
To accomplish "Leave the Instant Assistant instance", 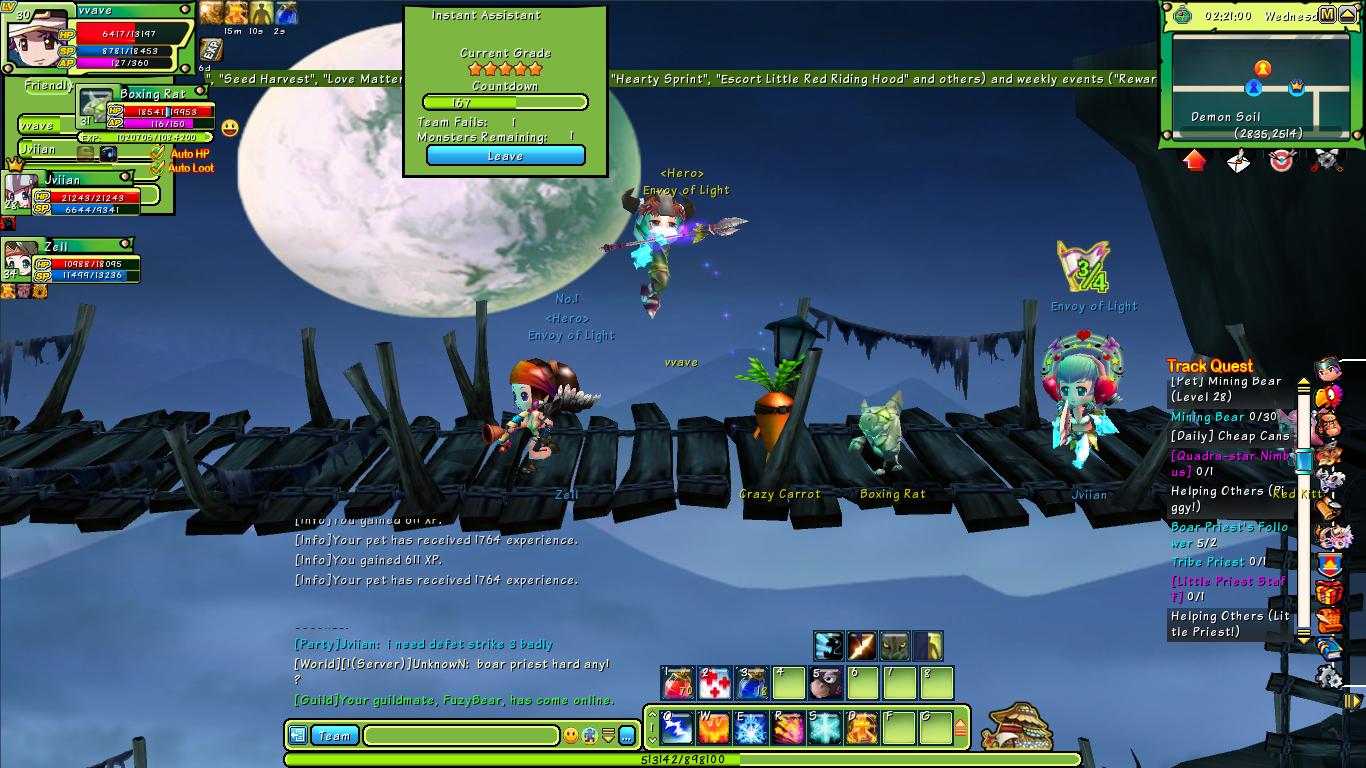I will click(x=505, y=156).
